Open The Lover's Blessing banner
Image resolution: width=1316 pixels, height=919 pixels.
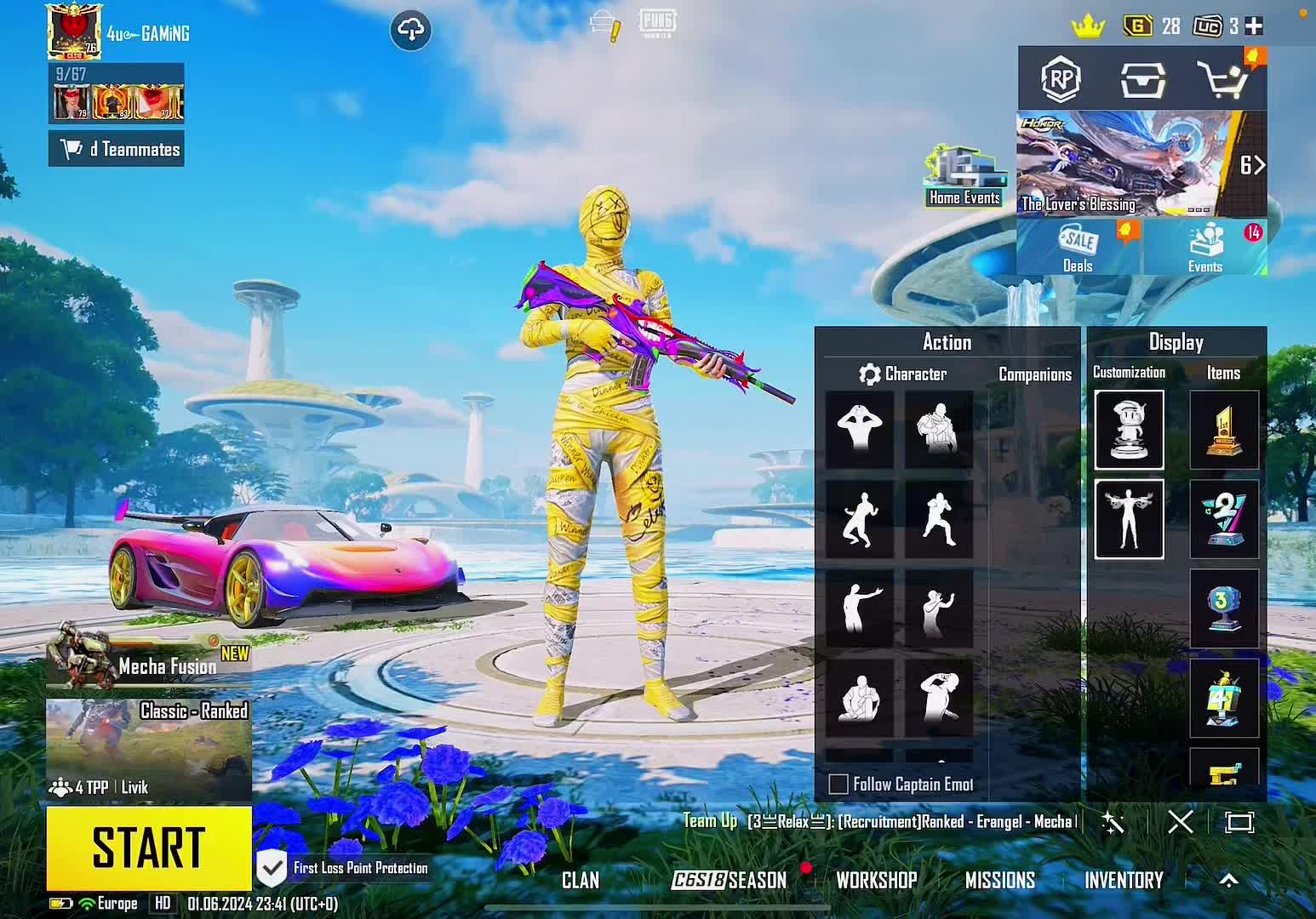(1125, 164)
